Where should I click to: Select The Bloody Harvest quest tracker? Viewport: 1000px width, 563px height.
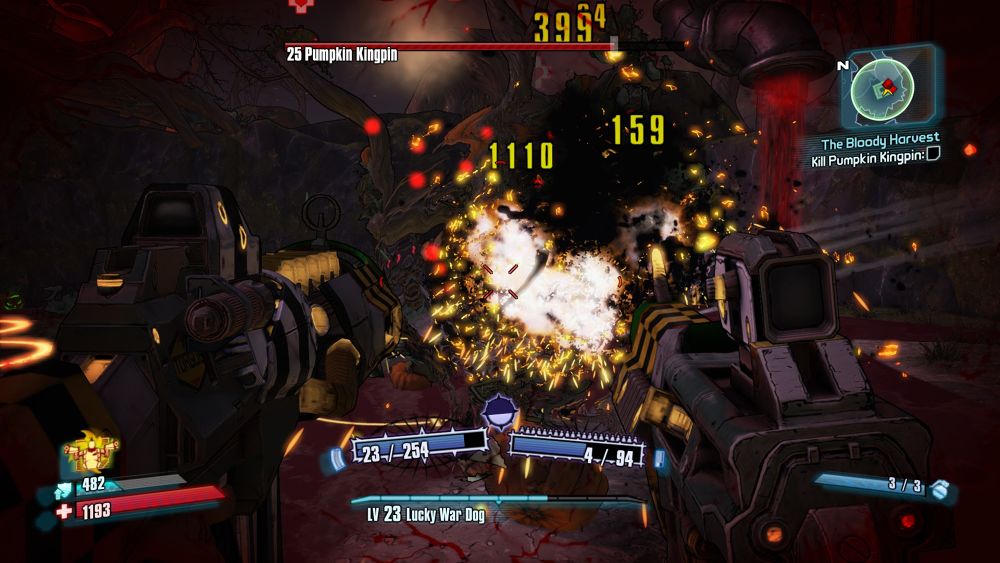pos(880,139)
